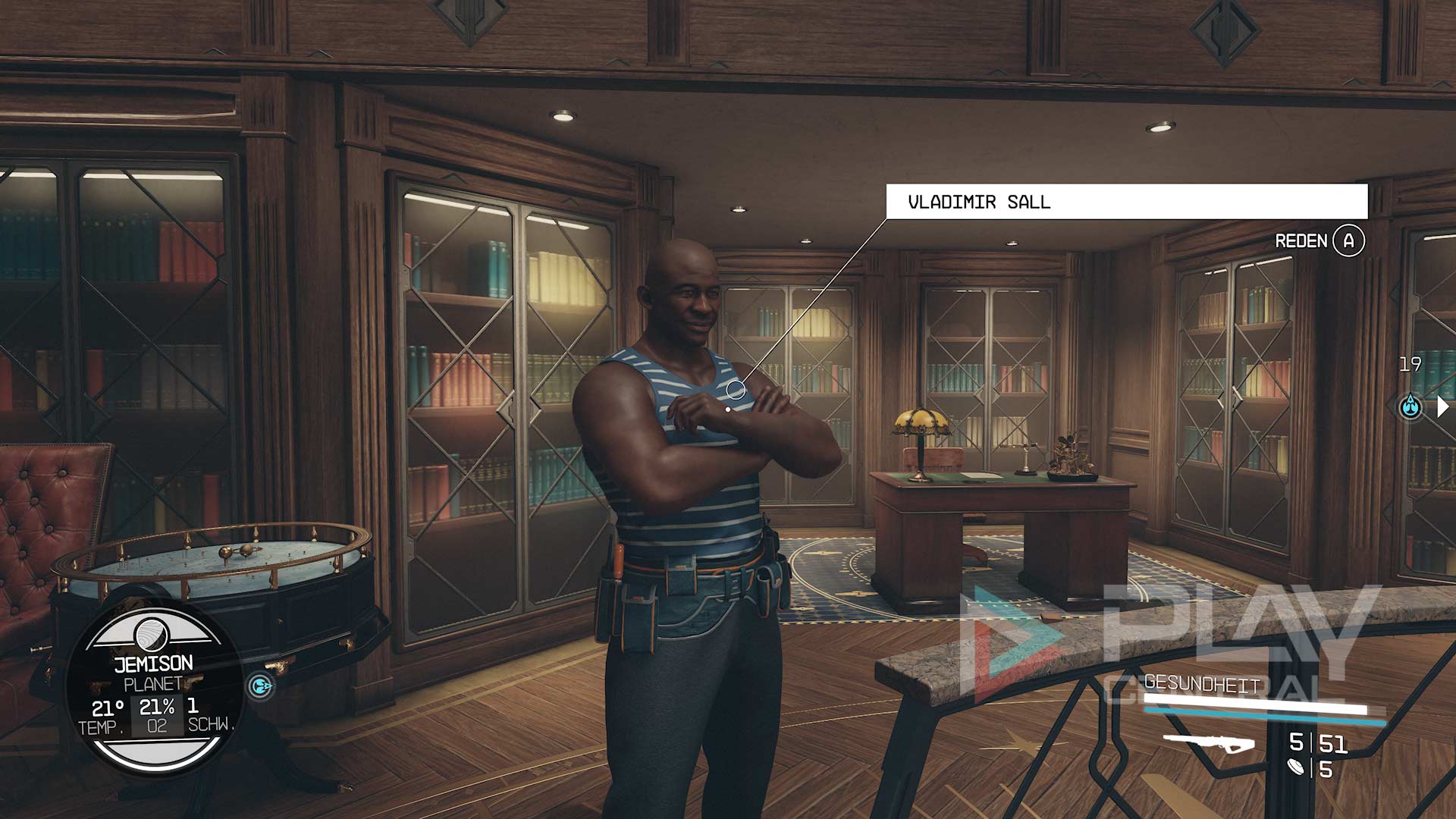Click the quest marker beside the Jemison compass

coord(261,686)
